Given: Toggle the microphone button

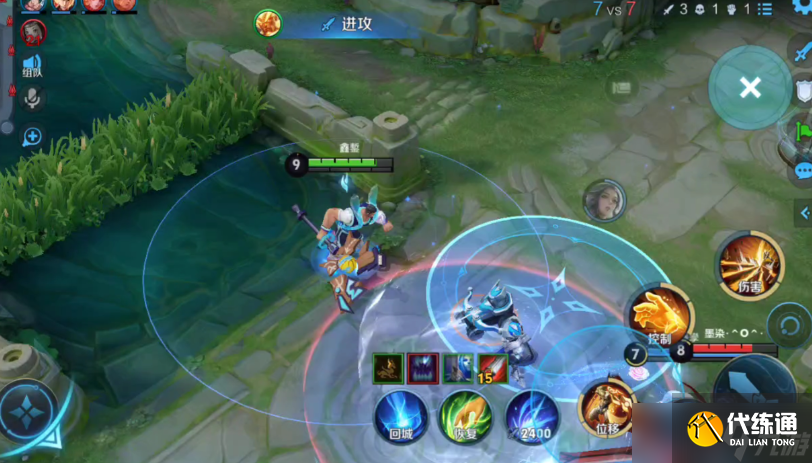Looking at the screenshot, I should point(32,98).
